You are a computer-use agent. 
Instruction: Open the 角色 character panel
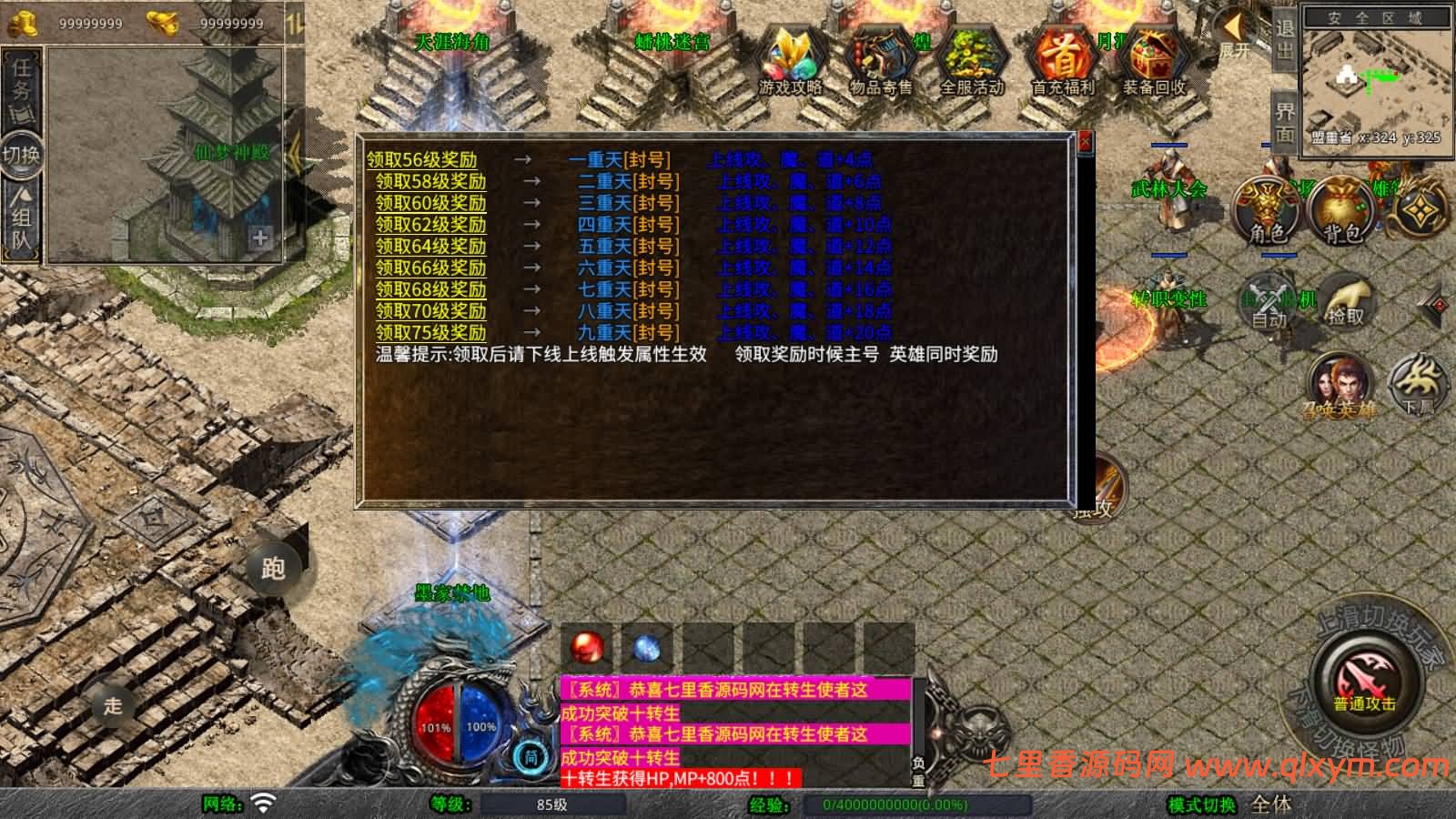tap(1267, 211)
